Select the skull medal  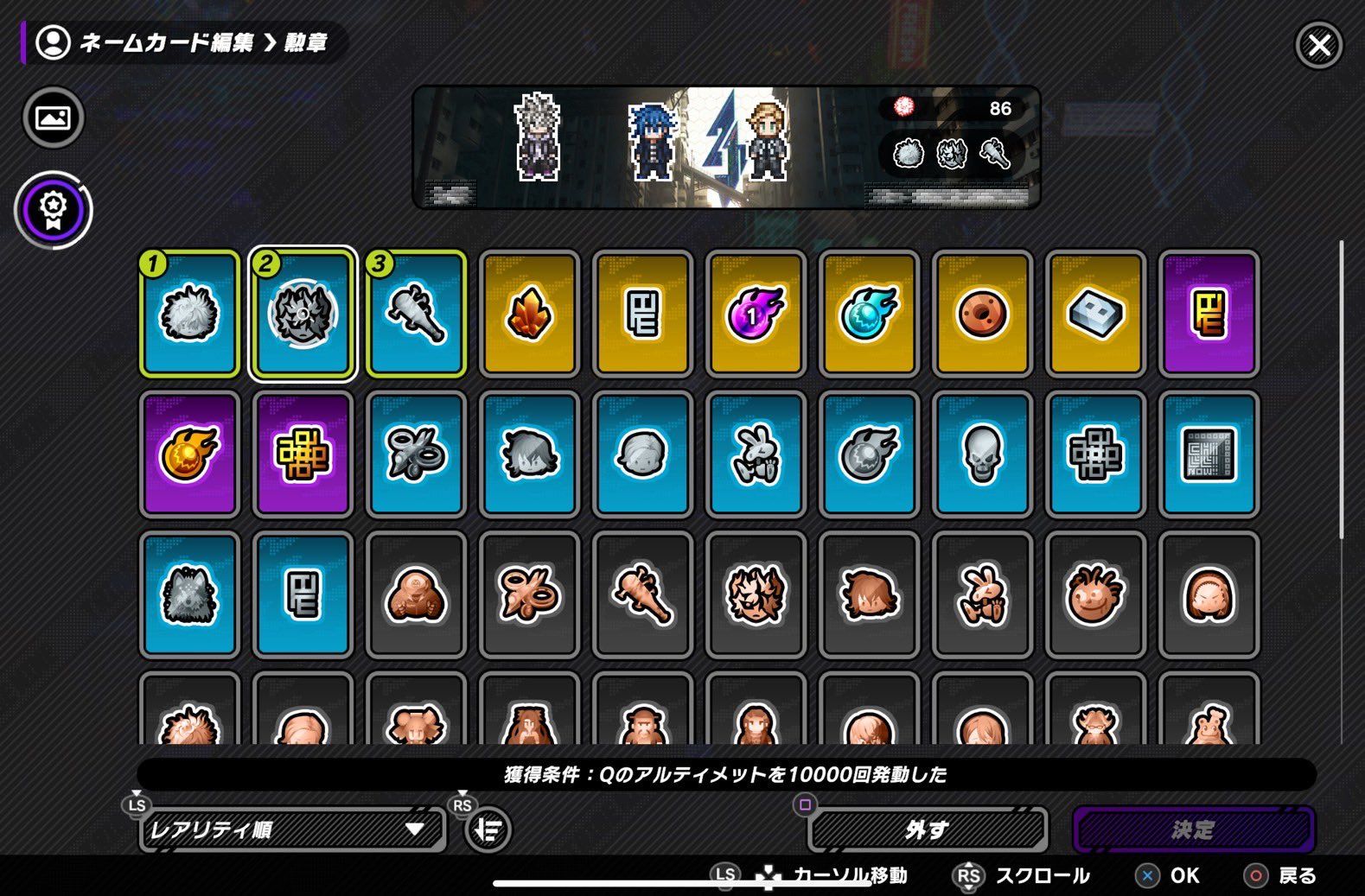(982, 454)
